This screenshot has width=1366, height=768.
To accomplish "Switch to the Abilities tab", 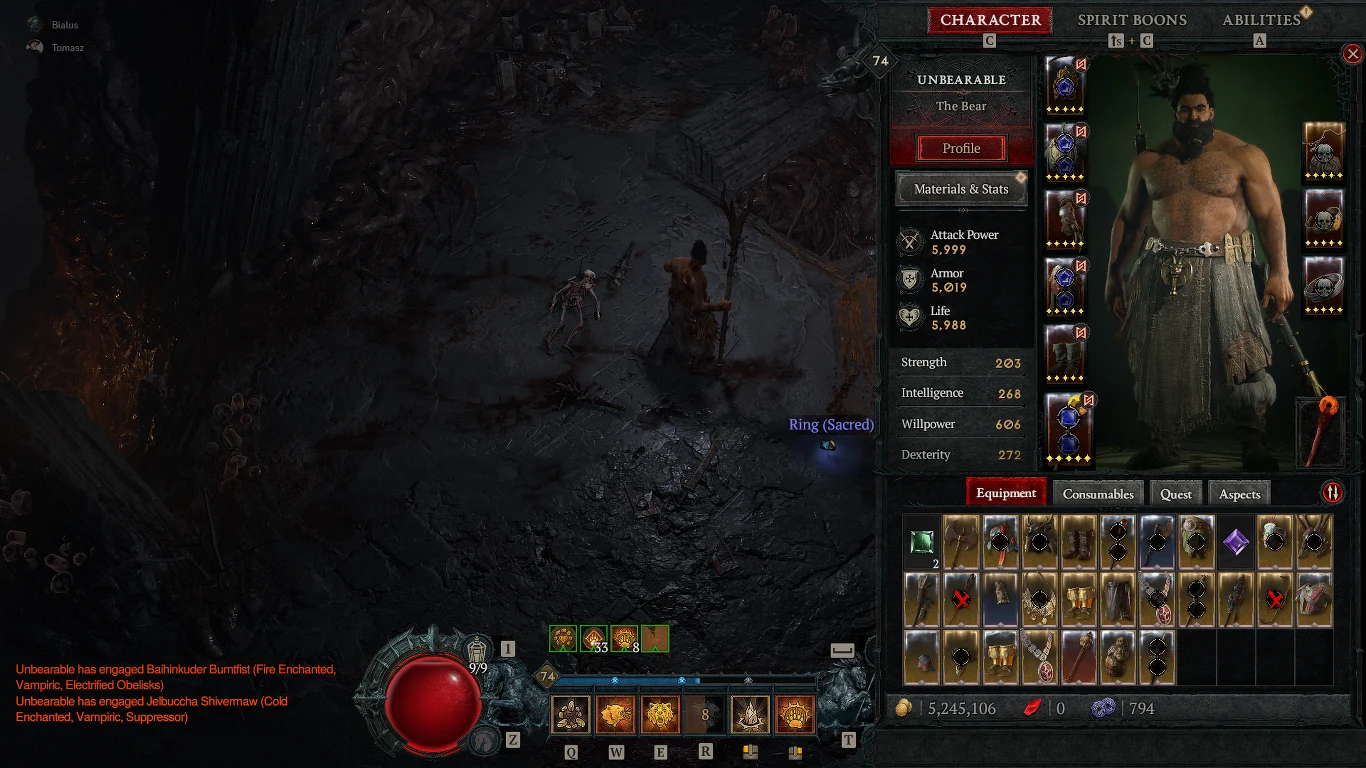I will 1260,19.
